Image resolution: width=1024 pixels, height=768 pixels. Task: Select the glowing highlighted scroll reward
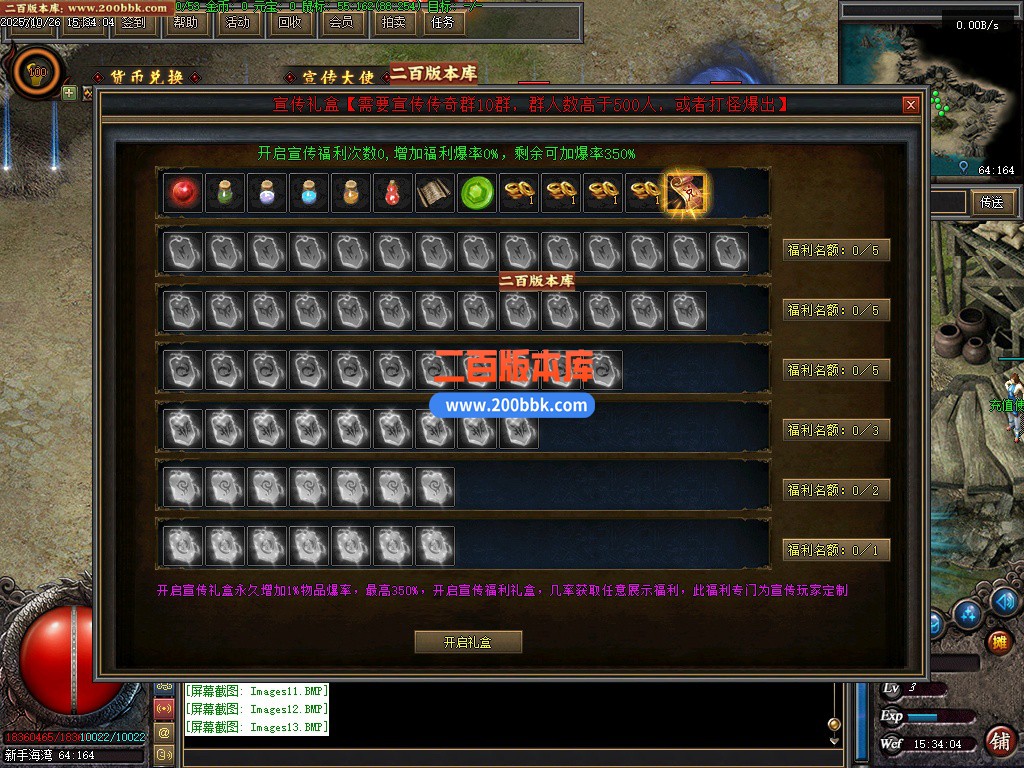686,193
